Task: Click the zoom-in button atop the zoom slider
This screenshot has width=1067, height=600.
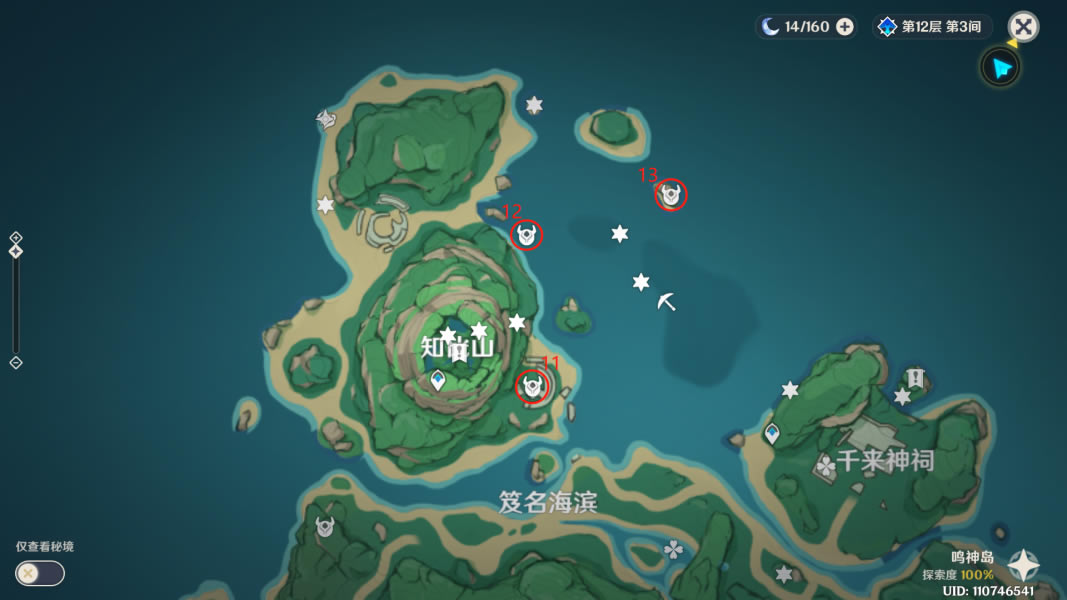Action: point(16,238)
